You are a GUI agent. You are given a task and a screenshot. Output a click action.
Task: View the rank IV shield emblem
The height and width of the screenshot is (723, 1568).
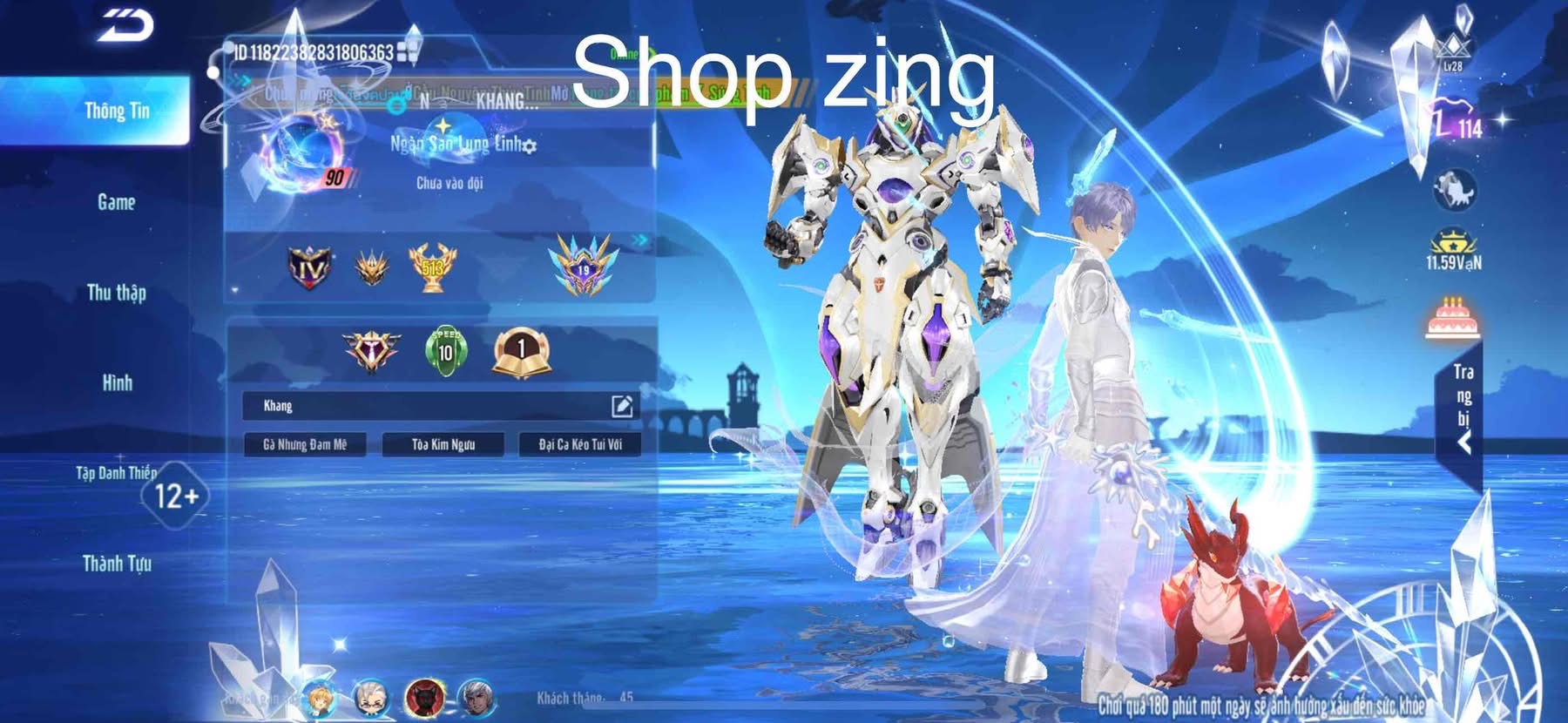tap(310, 267)
